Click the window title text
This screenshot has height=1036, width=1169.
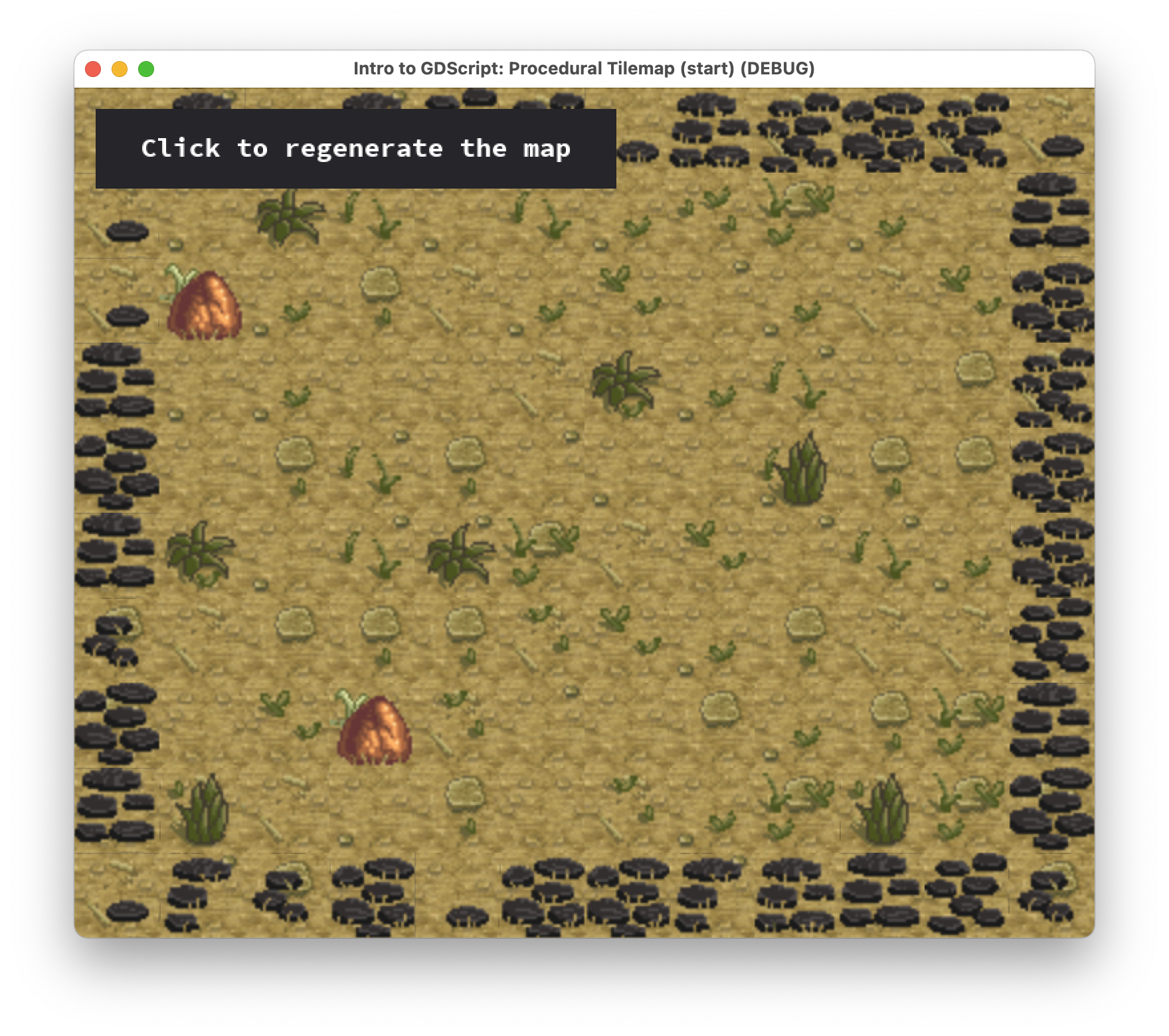[583, 67]
